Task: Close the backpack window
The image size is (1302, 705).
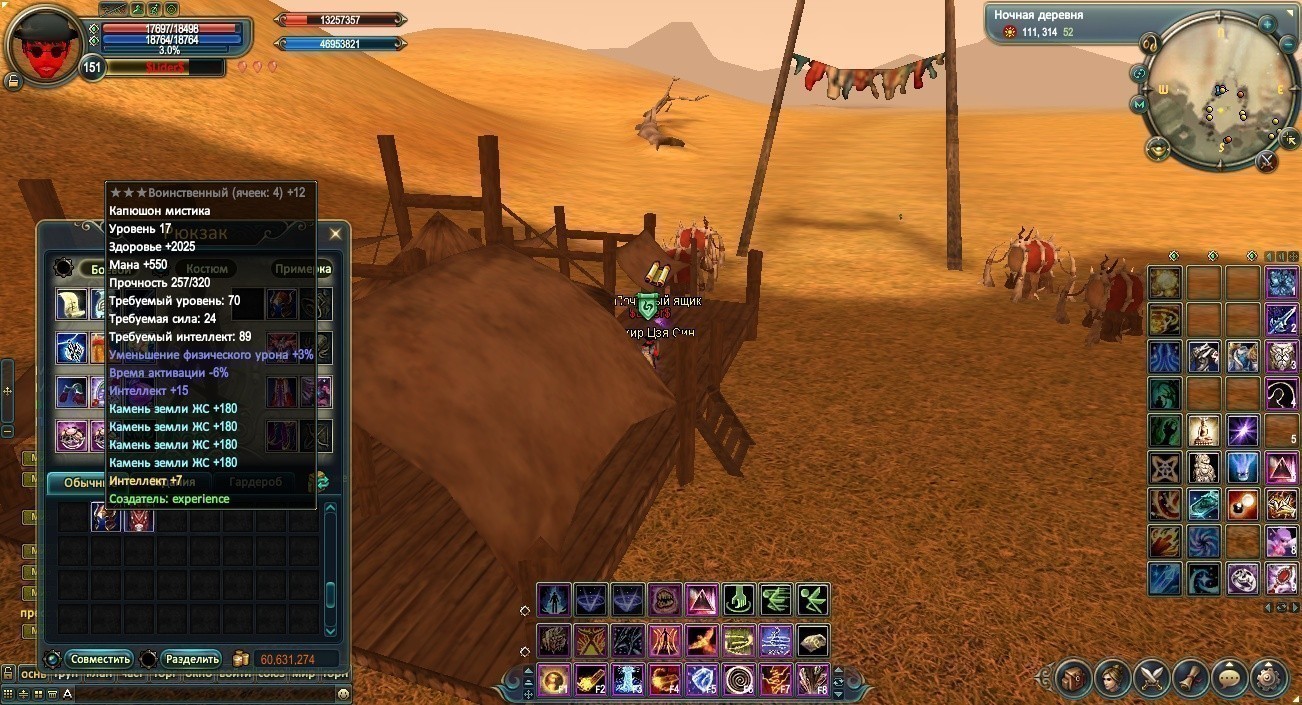Action: click(x=335, y=233)
